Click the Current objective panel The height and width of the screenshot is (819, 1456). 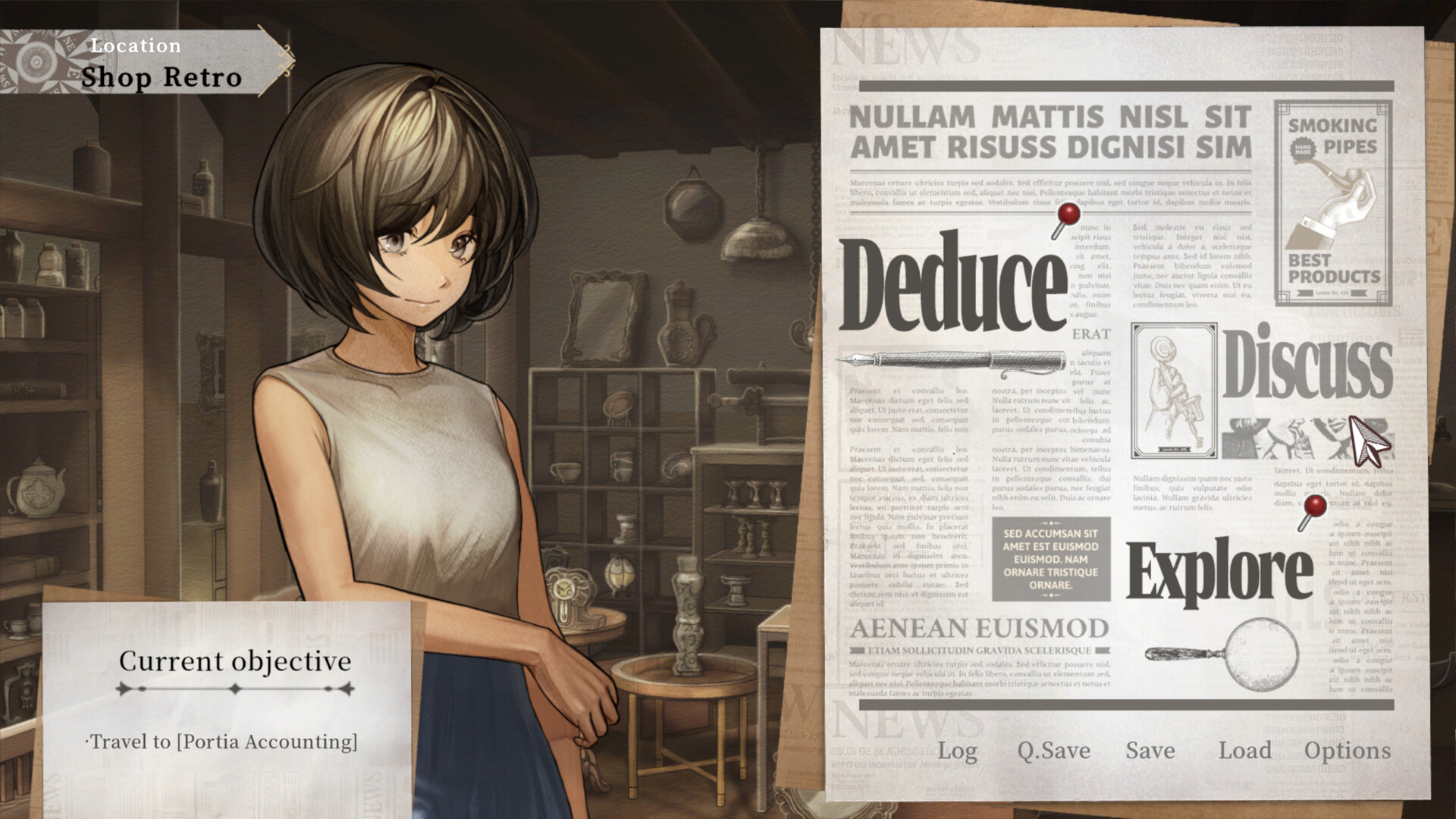[x=234, y=661]
